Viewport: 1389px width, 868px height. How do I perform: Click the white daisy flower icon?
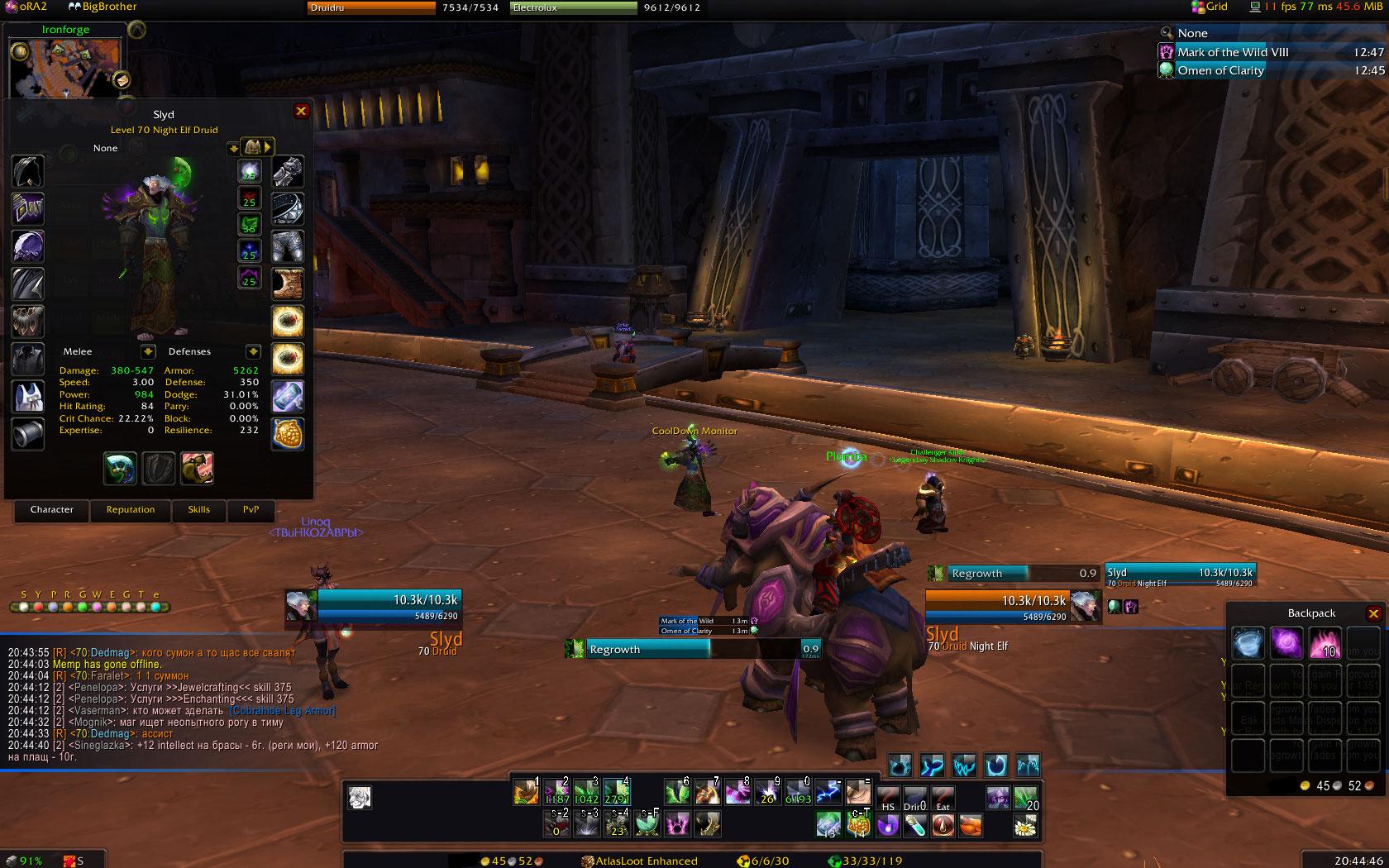click(1025, 824)
